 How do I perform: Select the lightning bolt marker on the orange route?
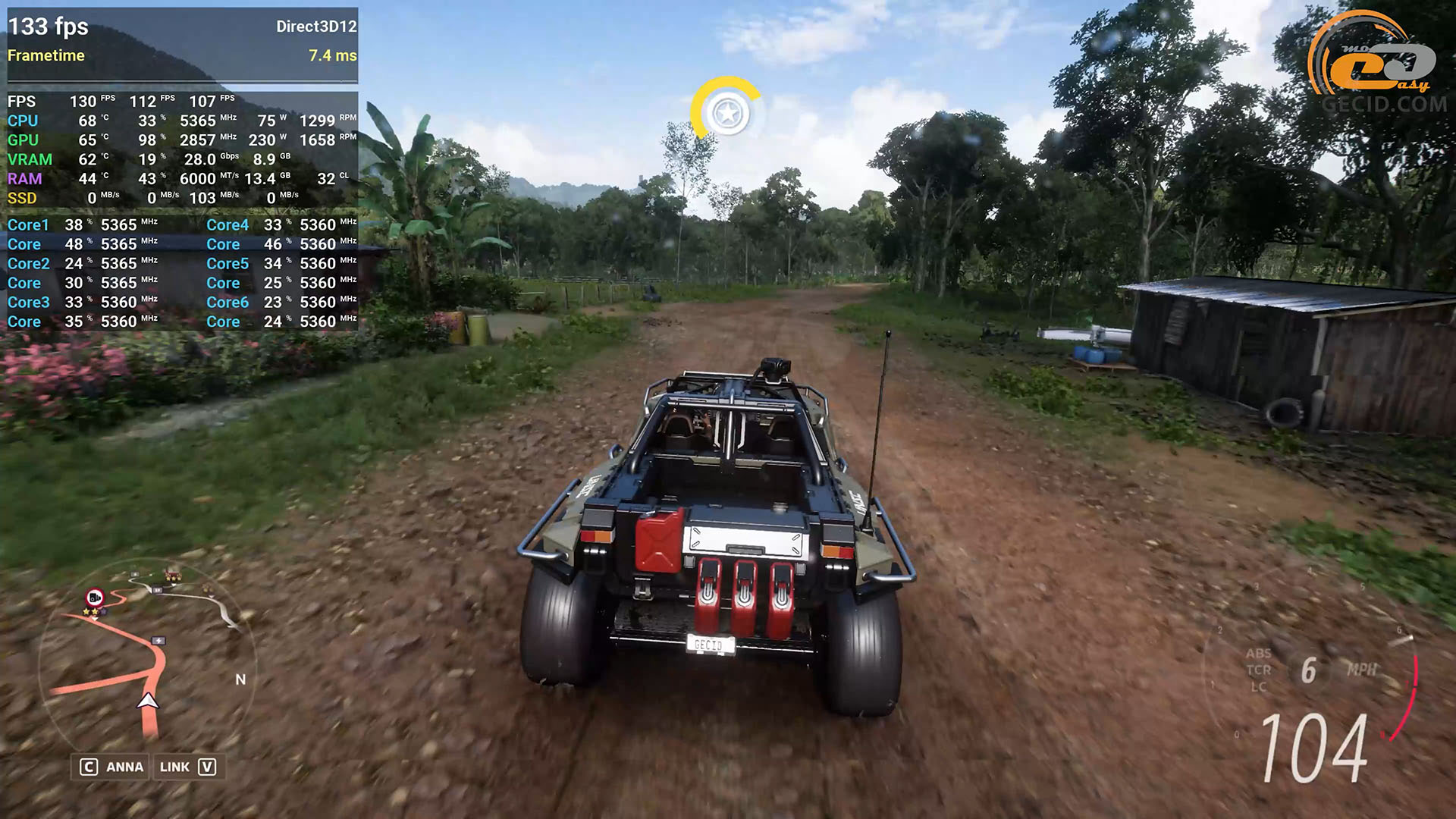(158, 641)
